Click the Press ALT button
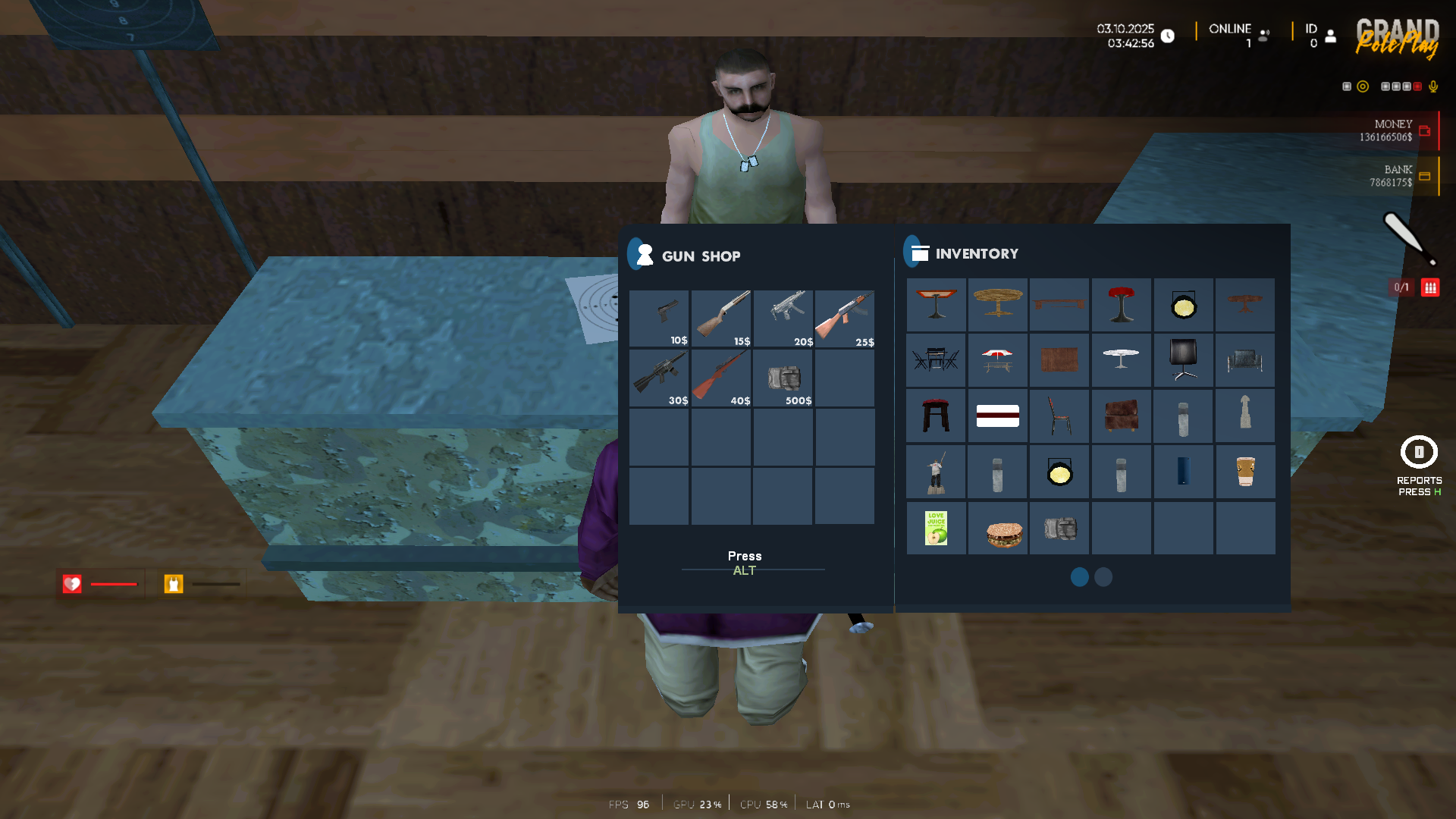This screenshot has width=1456, height=819. coord(744,563)
